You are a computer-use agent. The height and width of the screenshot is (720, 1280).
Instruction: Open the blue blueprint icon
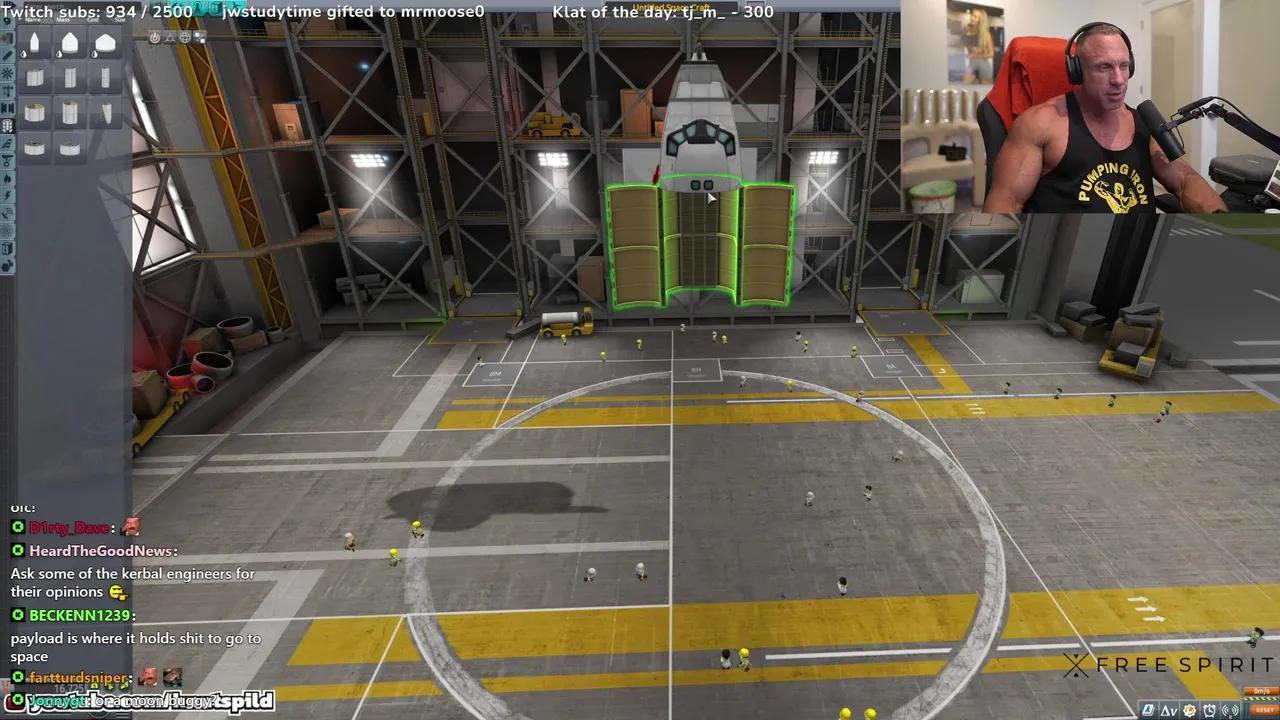pos(1148,710)
